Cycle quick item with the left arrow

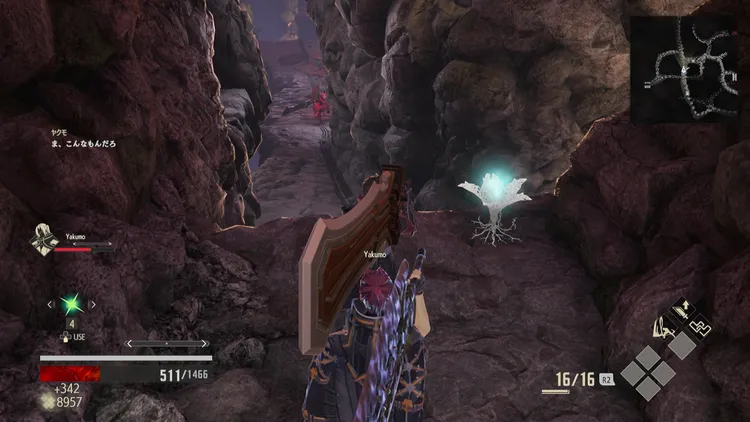click(x=49, y=304)
